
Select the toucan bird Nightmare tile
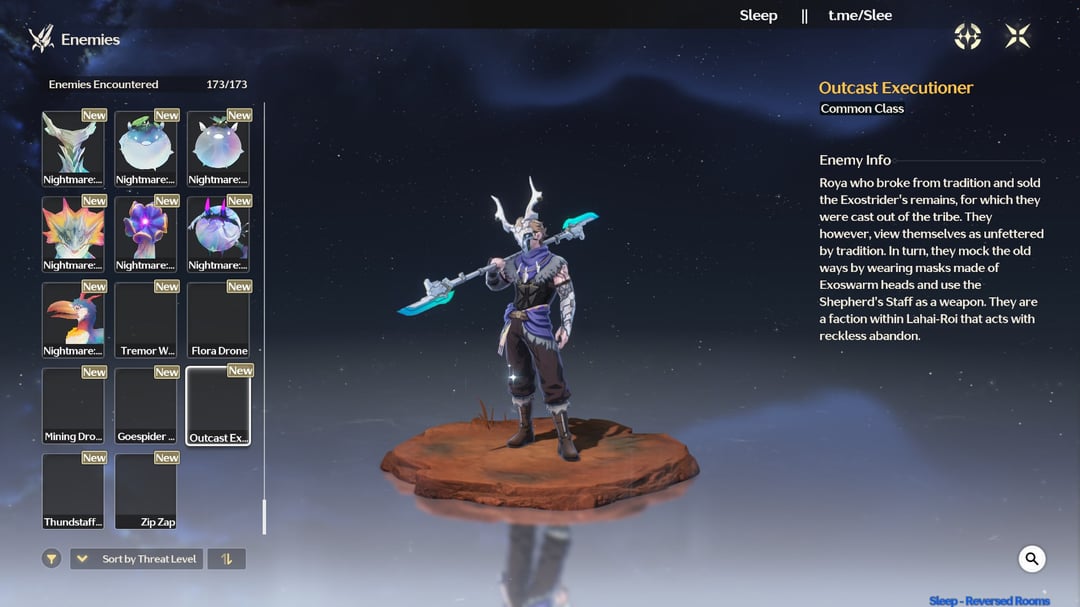tap(73, 320)
